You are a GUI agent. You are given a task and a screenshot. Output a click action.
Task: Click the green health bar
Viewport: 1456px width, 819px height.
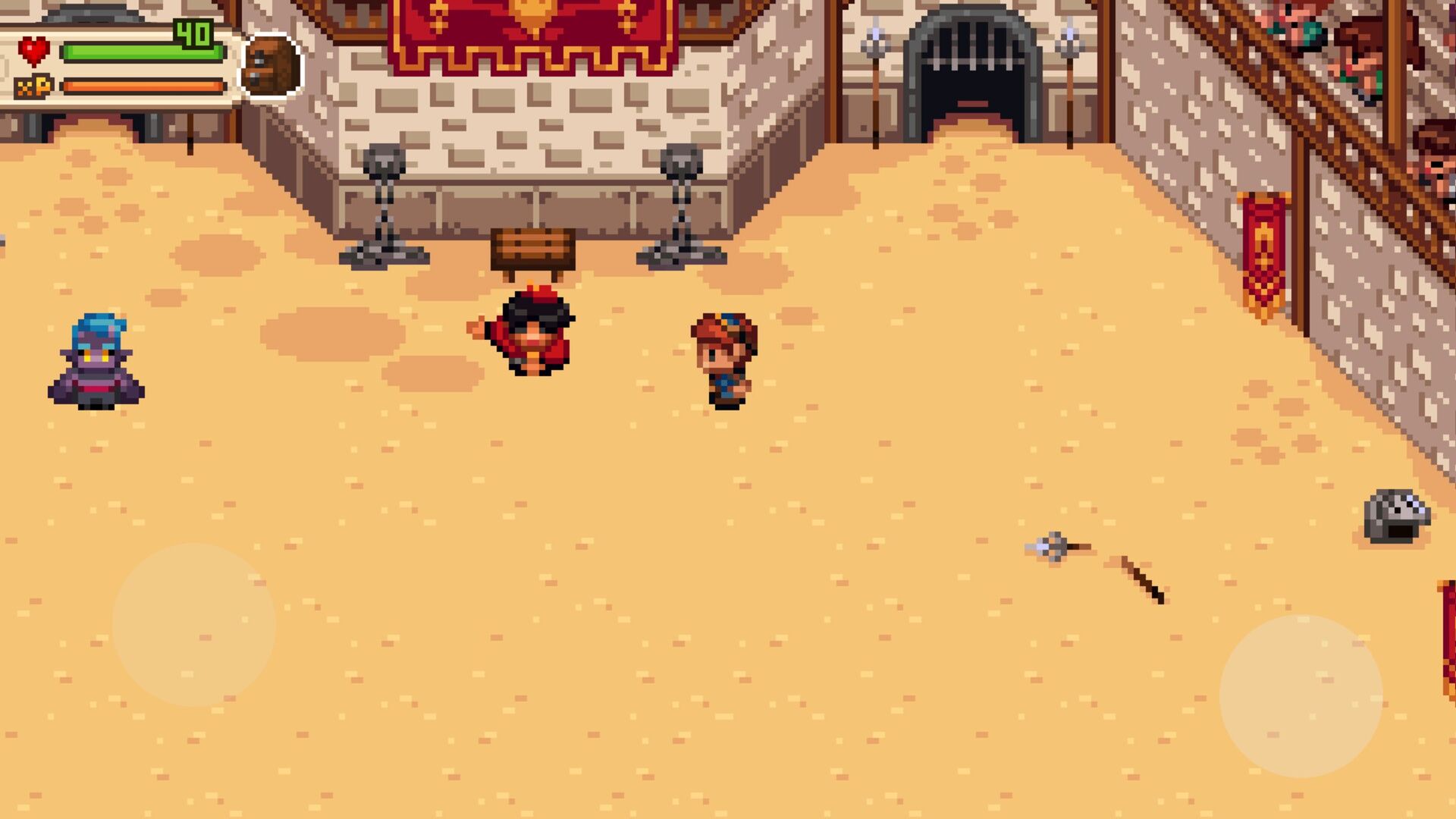click(144, 52)
